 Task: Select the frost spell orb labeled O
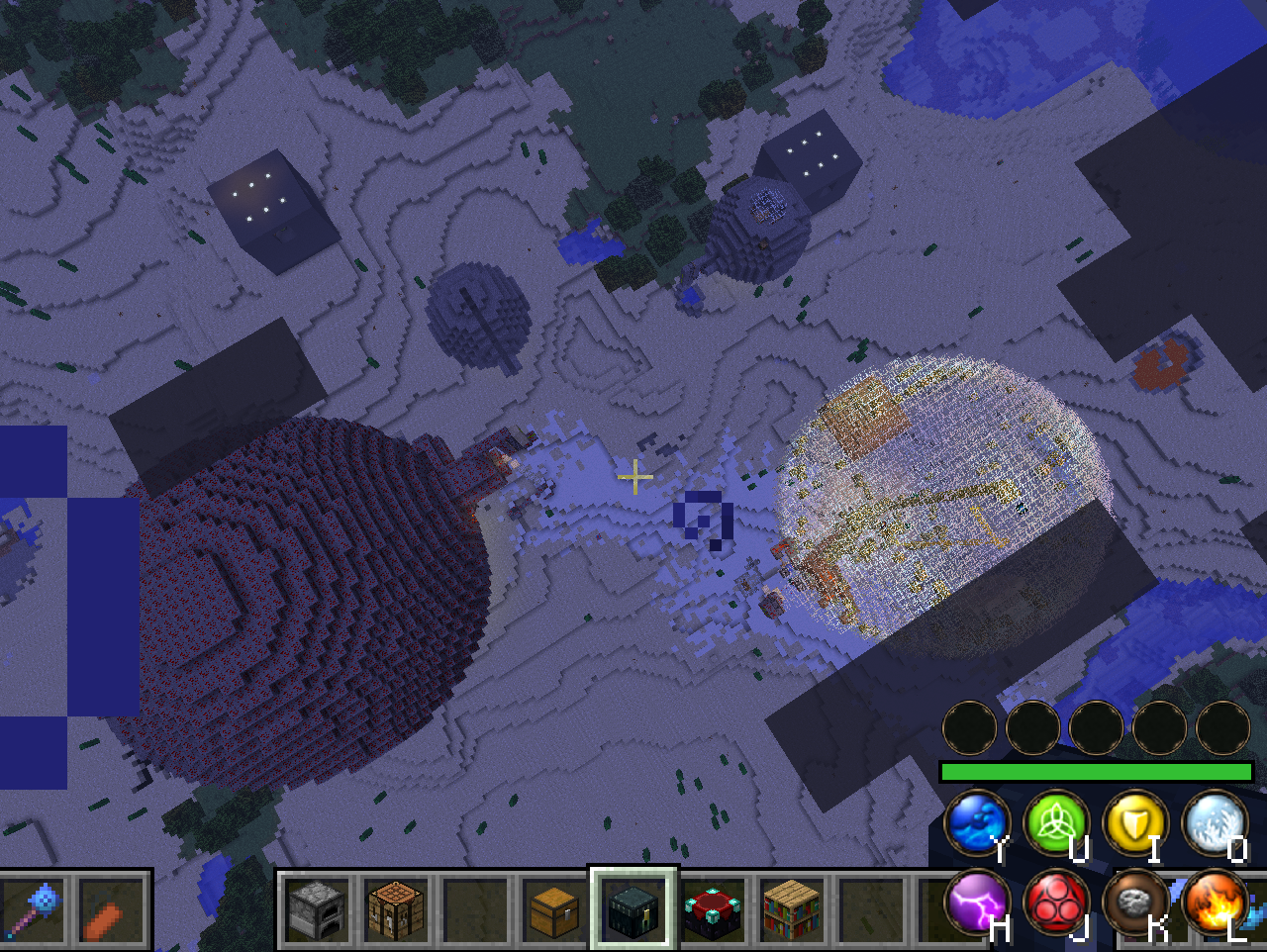(1212, 822)
